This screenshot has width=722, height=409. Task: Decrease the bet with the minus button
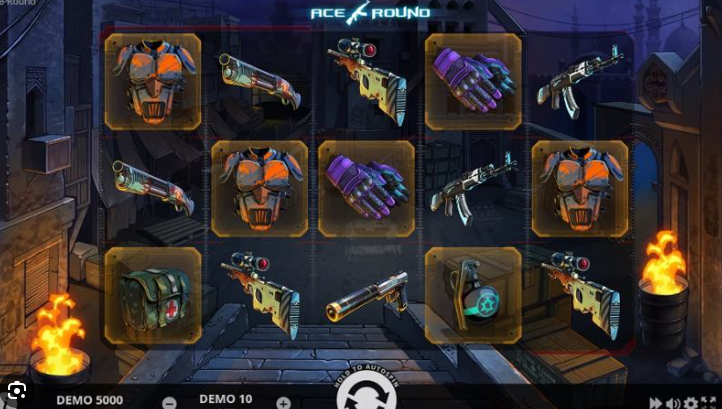[x=169, y=402]
